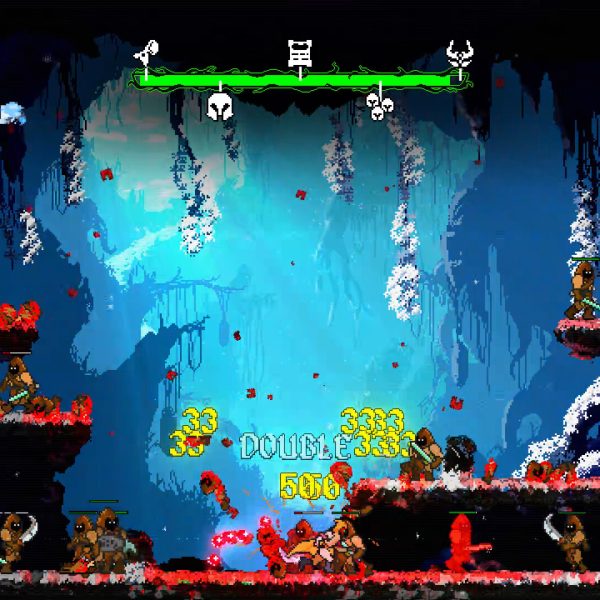
Task: Click the triple skull marker under the bar
Action: tap(378, 104)
